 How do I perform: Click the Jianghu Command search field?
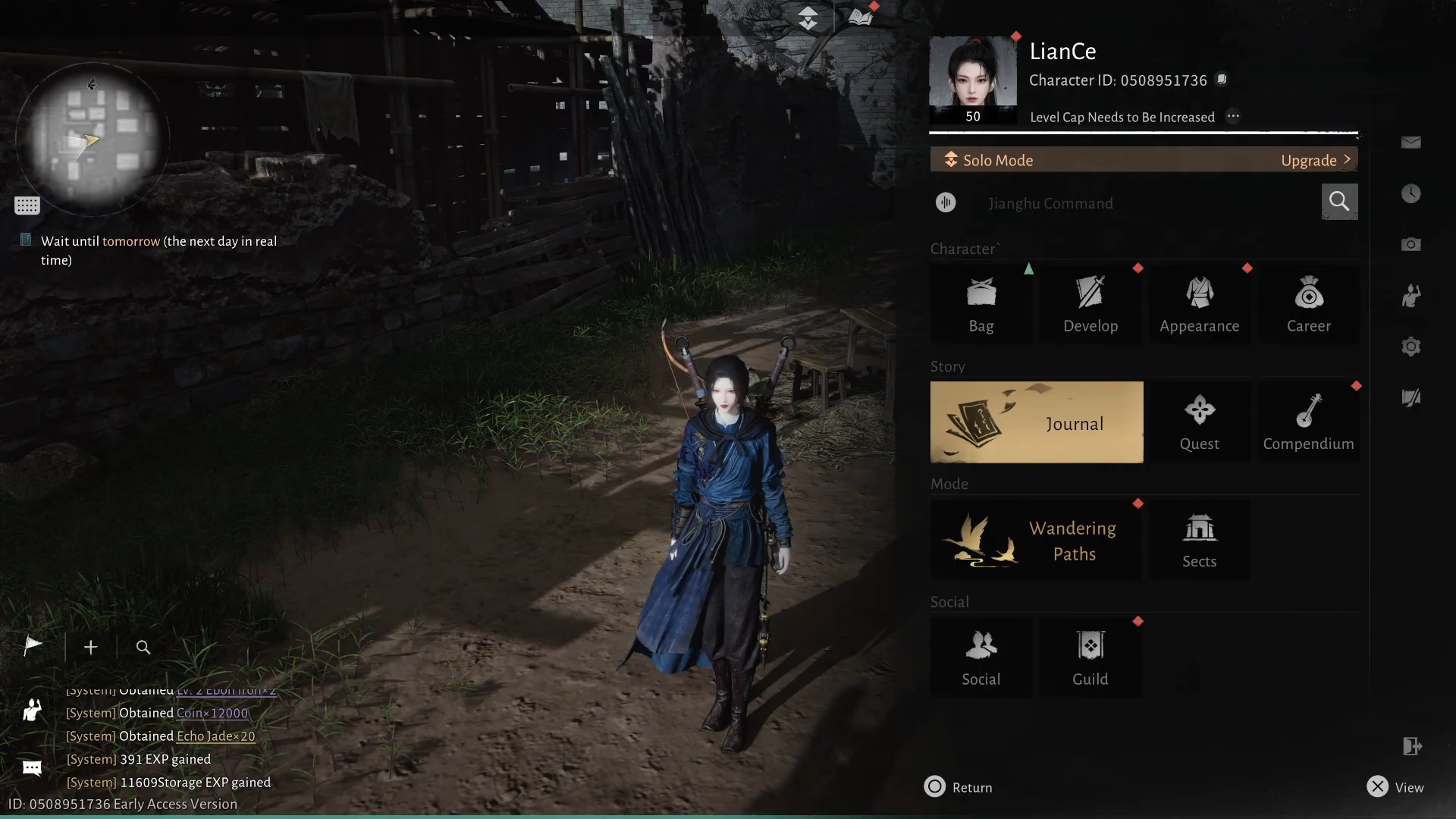click(x=1137, y=203)
